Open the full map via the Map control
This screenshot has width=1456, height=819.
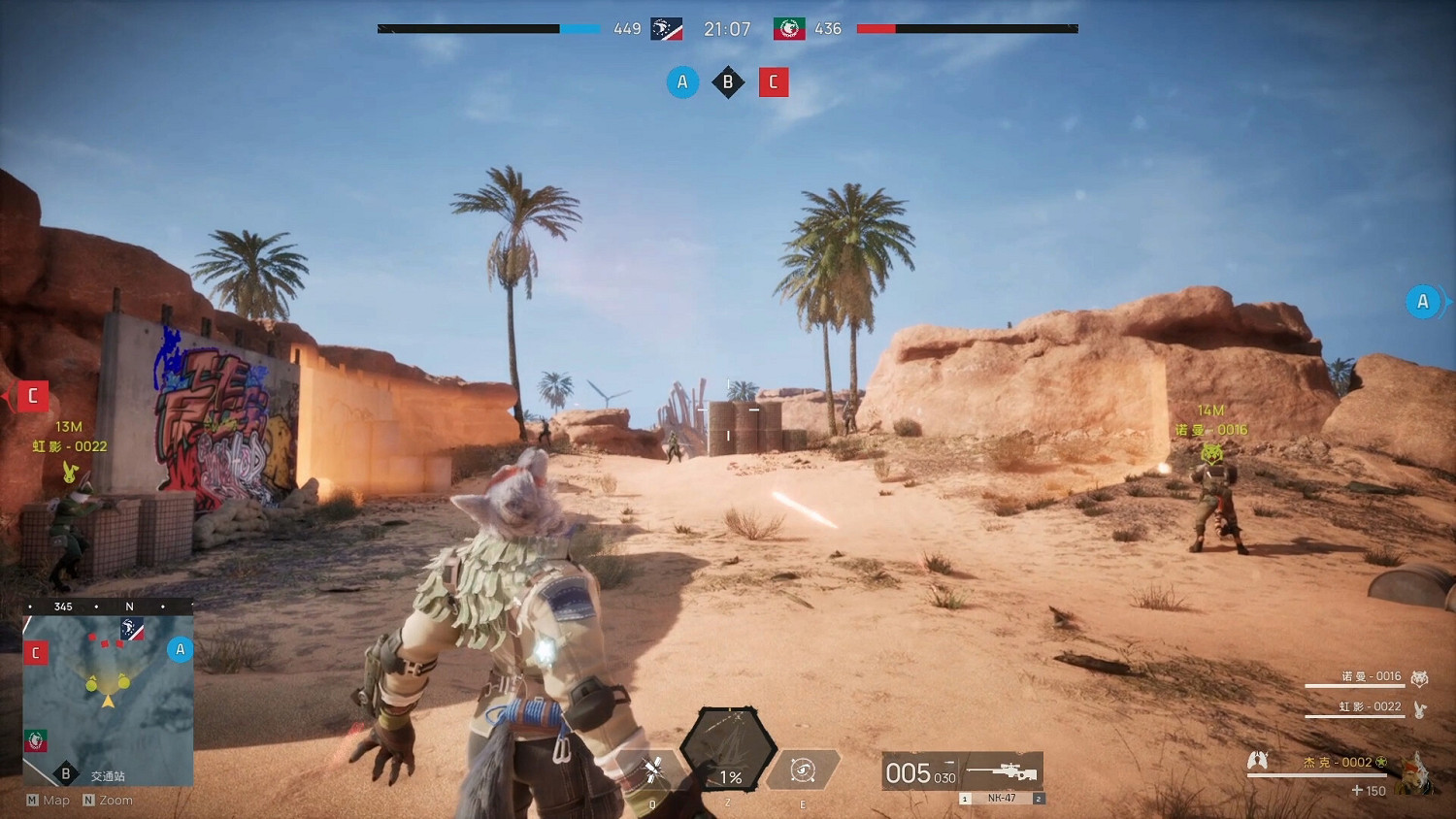(47, 800)
